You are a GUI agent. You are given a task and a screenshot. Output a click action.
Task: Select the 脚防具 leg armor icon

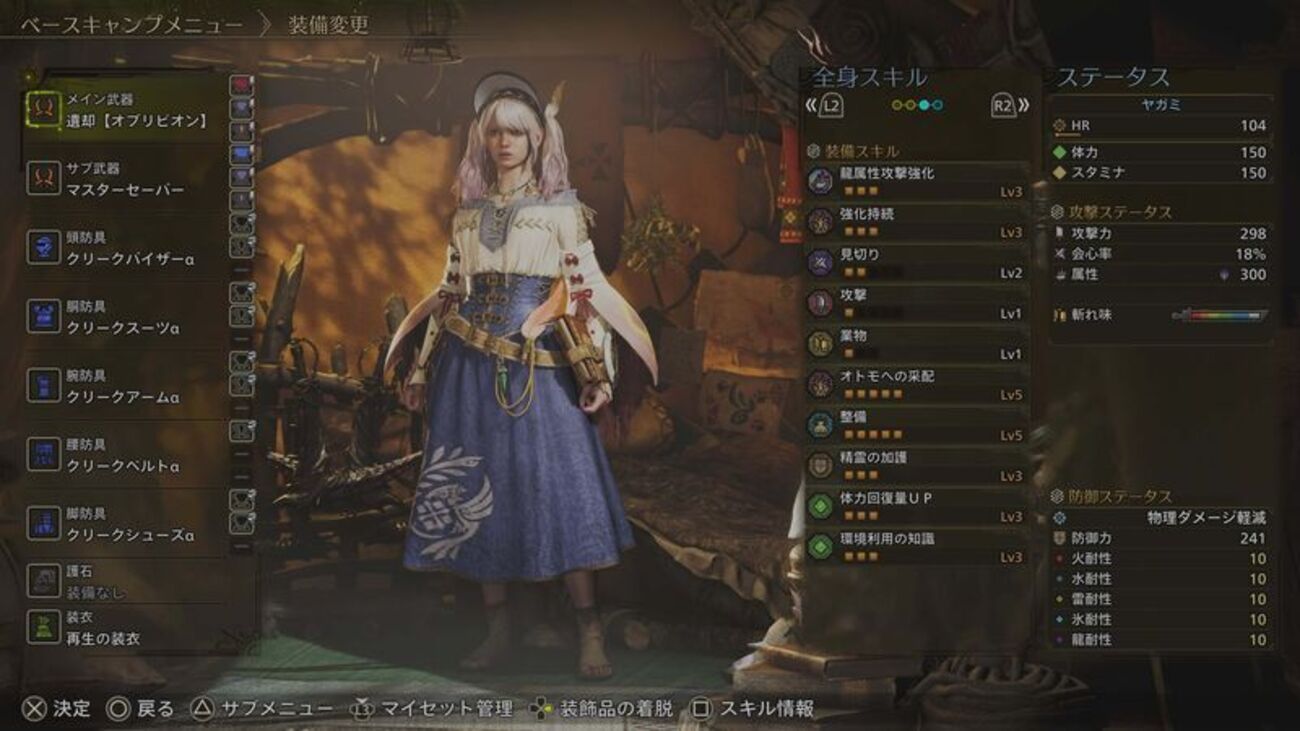coord(47,524)
